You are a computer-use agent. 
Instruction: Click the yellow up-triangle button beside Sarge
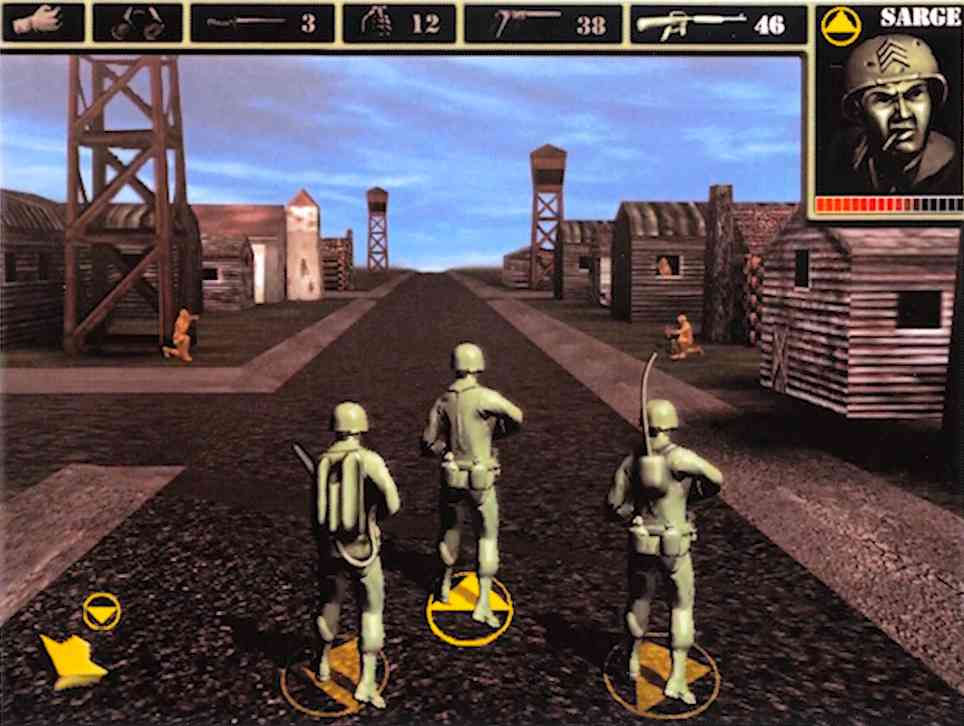click(841, 25)
